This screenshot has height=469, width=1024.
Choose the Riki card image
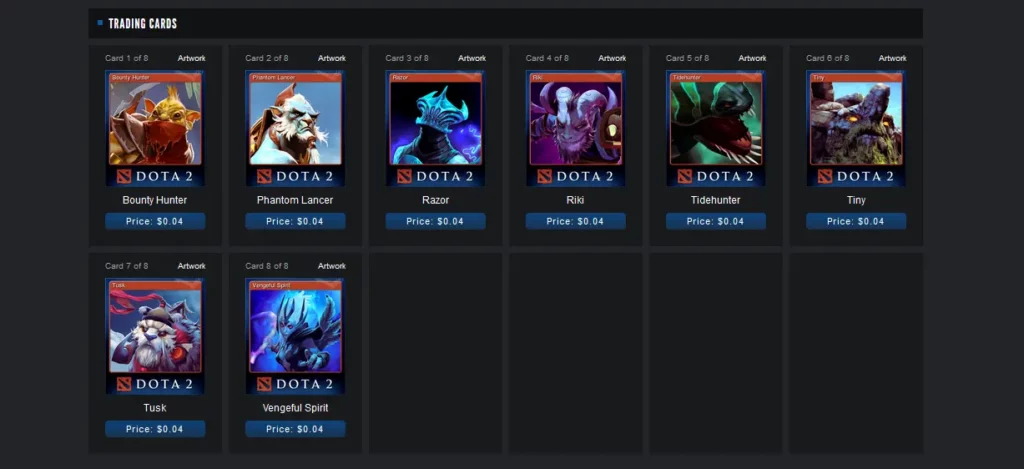tap(575, 127)
